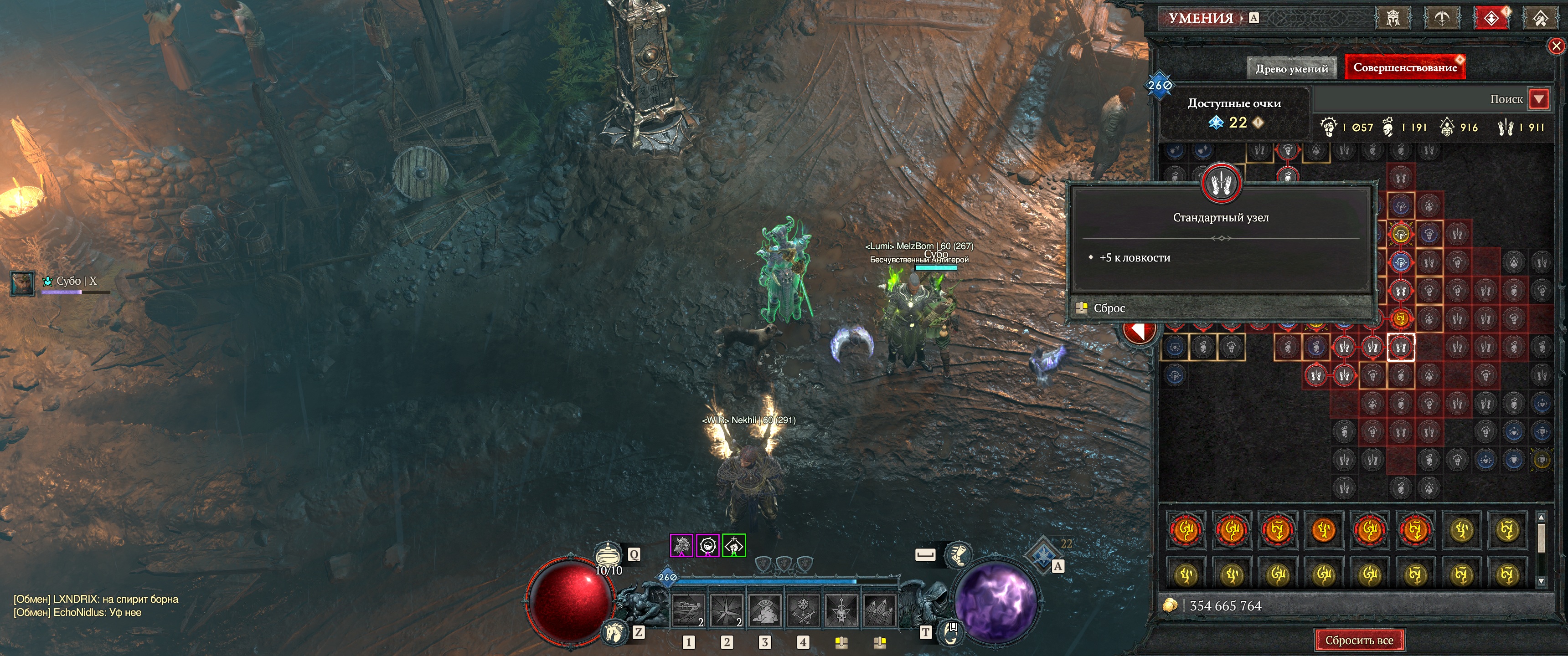
Task: Activate the skull and dagger skill slot
Action: pyautogui.click(x=842, y=610)
